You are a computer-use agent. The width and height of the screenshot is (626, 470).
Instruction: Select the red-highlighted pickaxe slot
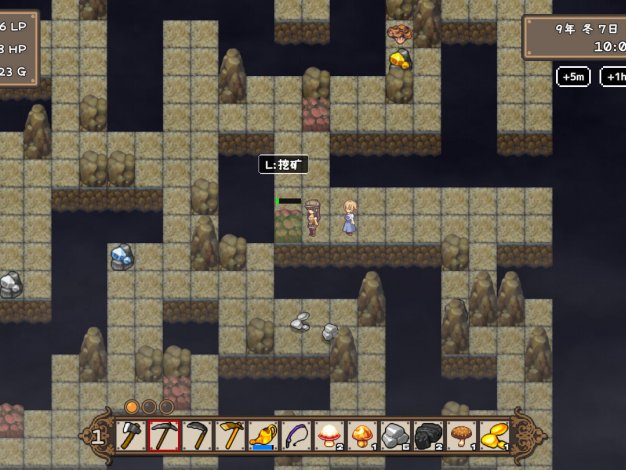click(x=164, y=435)
